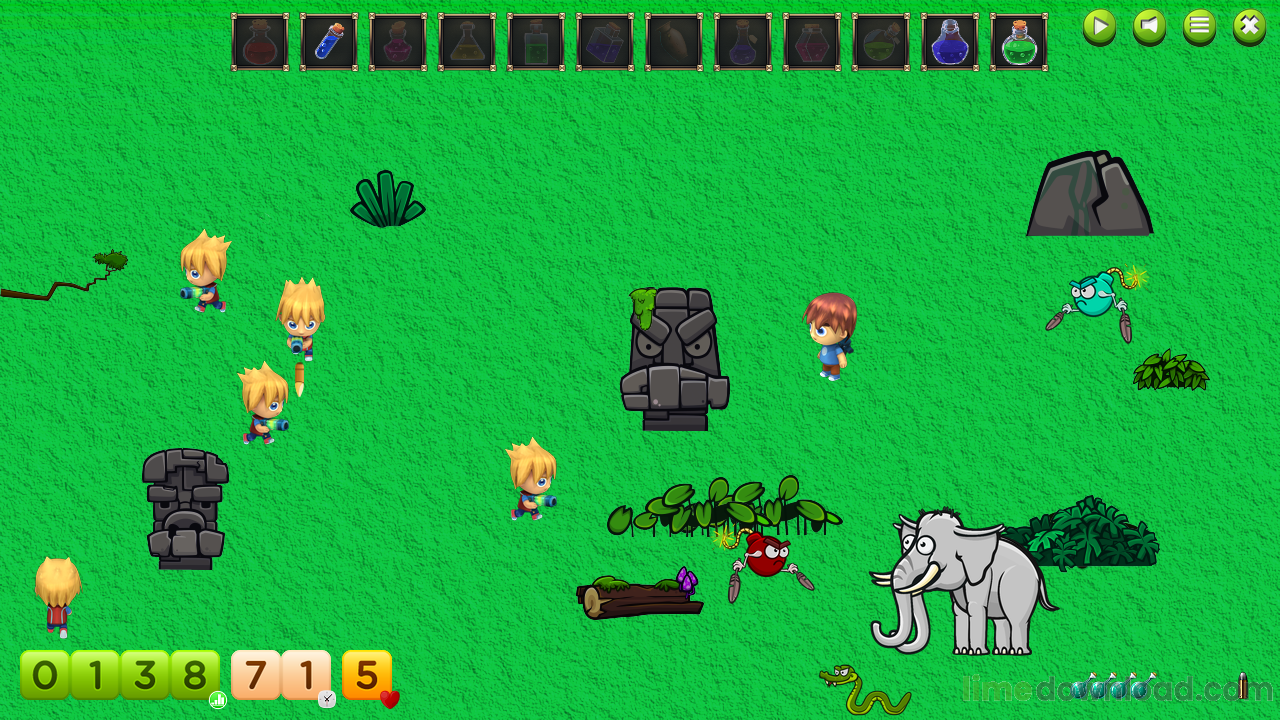Toggle the sound speaker button
Screen dimensions: 1280x720
pos(1149,26)
